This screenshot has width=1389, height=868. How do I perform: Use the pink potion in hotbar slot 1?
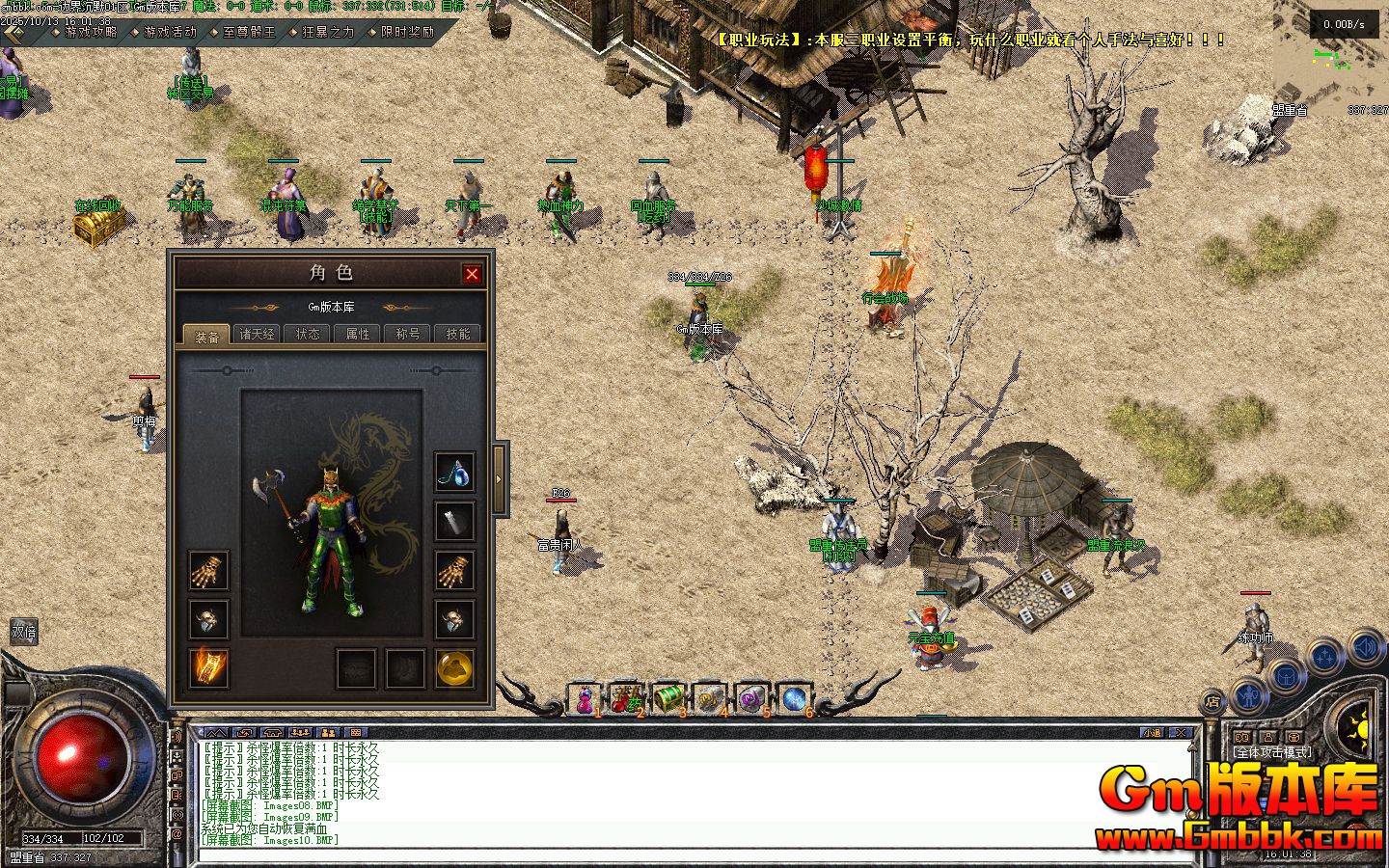point(585,699)
